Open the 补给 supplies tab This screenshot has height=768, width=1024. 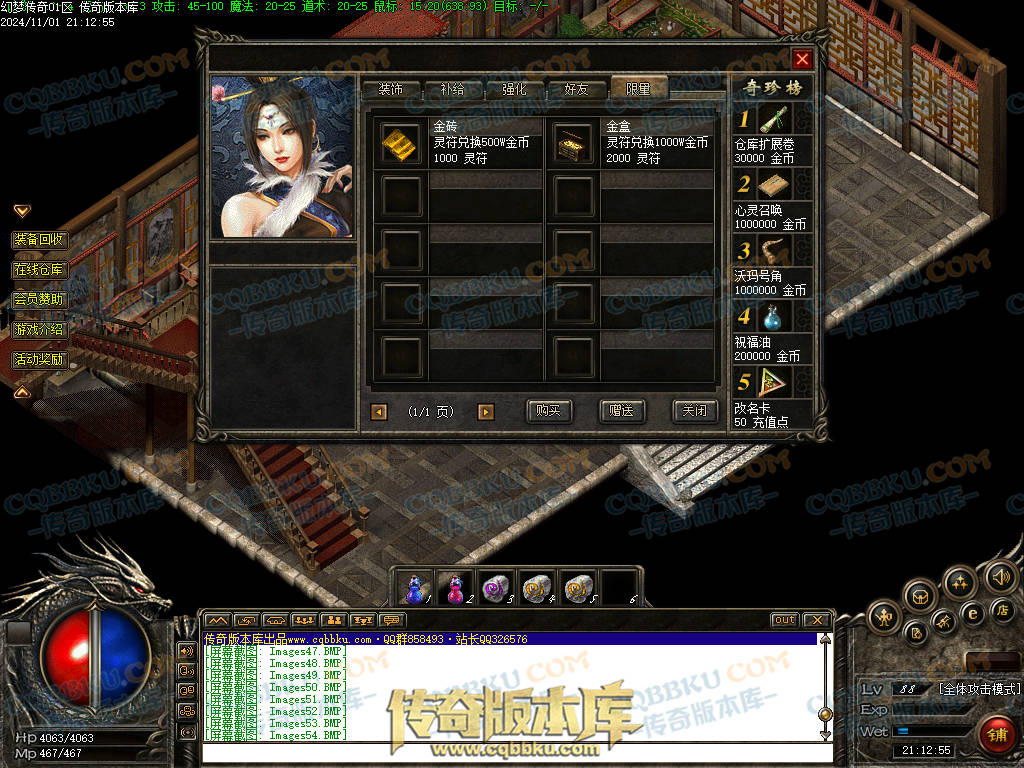pos(452,89)
